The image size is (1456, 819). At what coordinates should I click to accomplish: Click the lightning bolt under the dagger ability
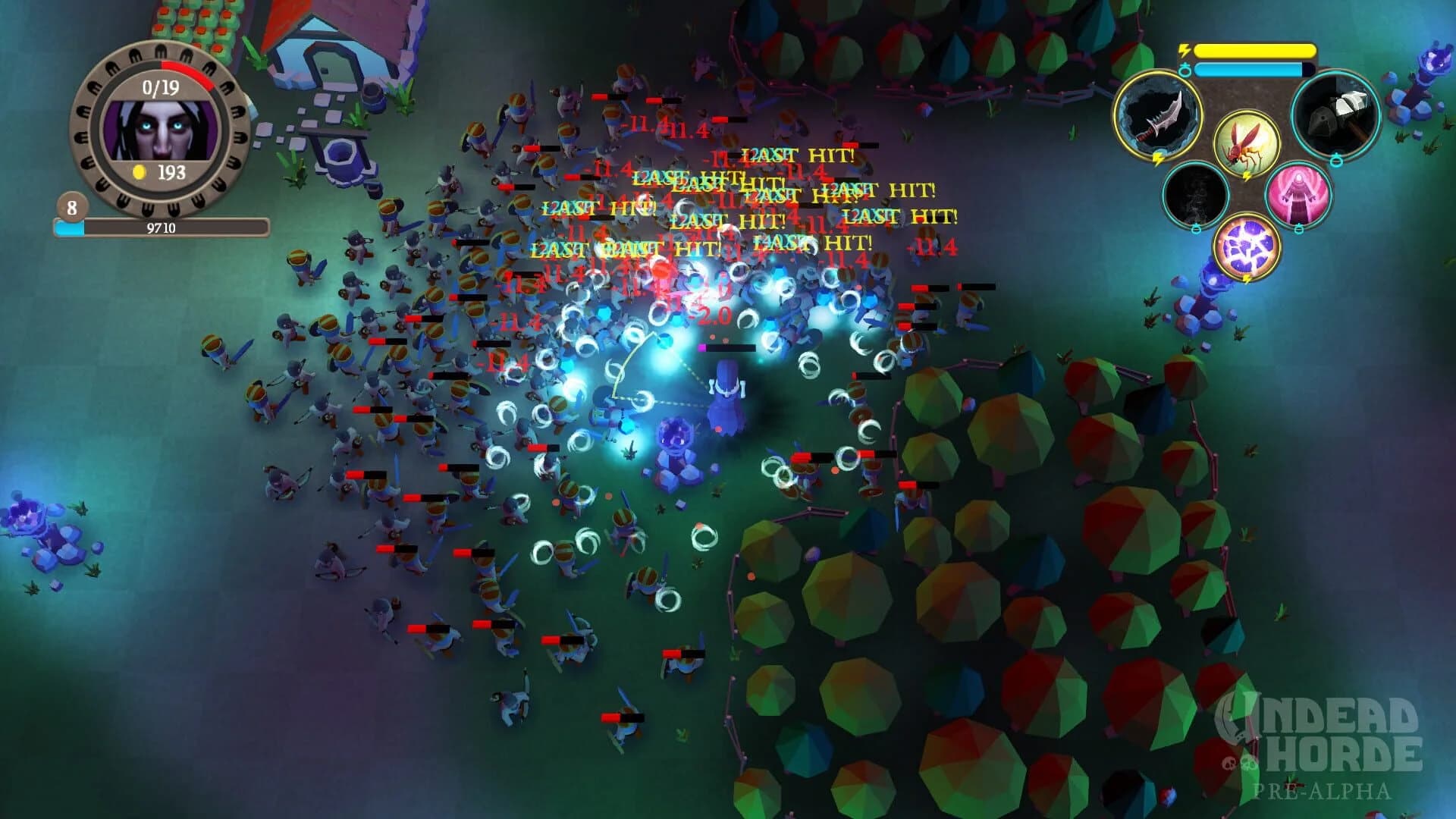pos(1158,157)
